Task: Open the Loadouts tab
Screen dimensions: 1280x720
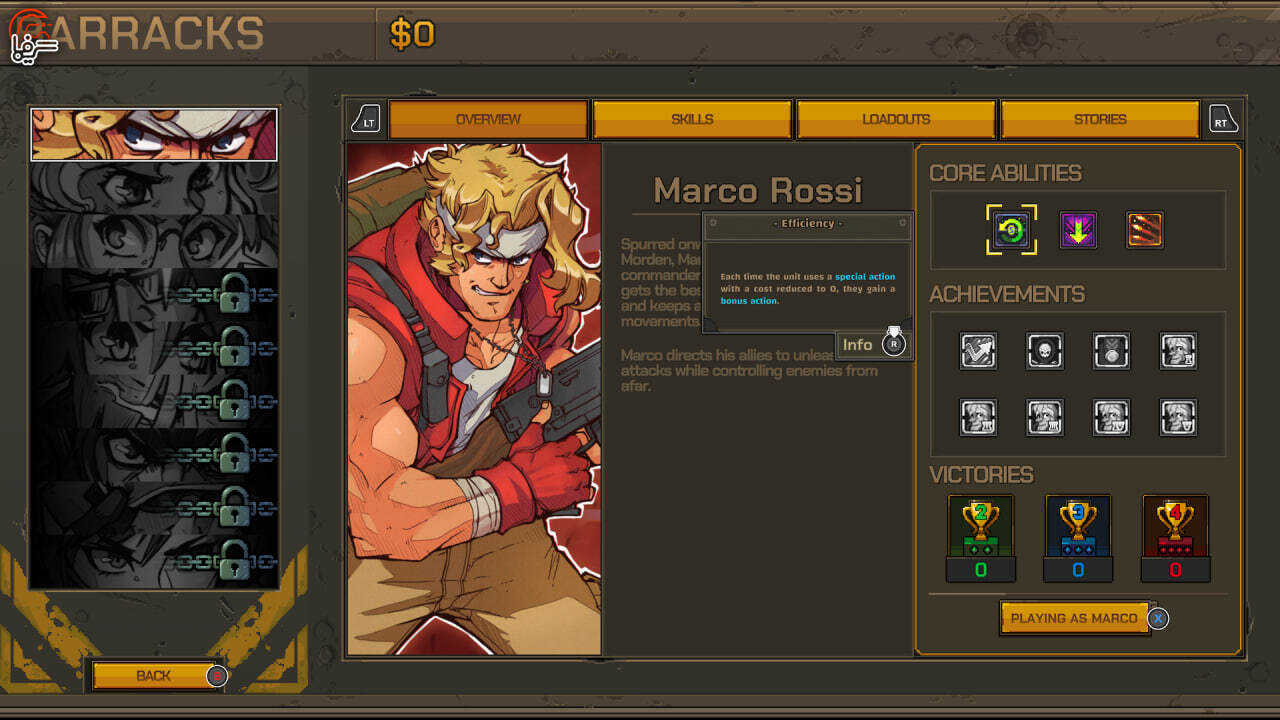Action: [x=895, y=118]
